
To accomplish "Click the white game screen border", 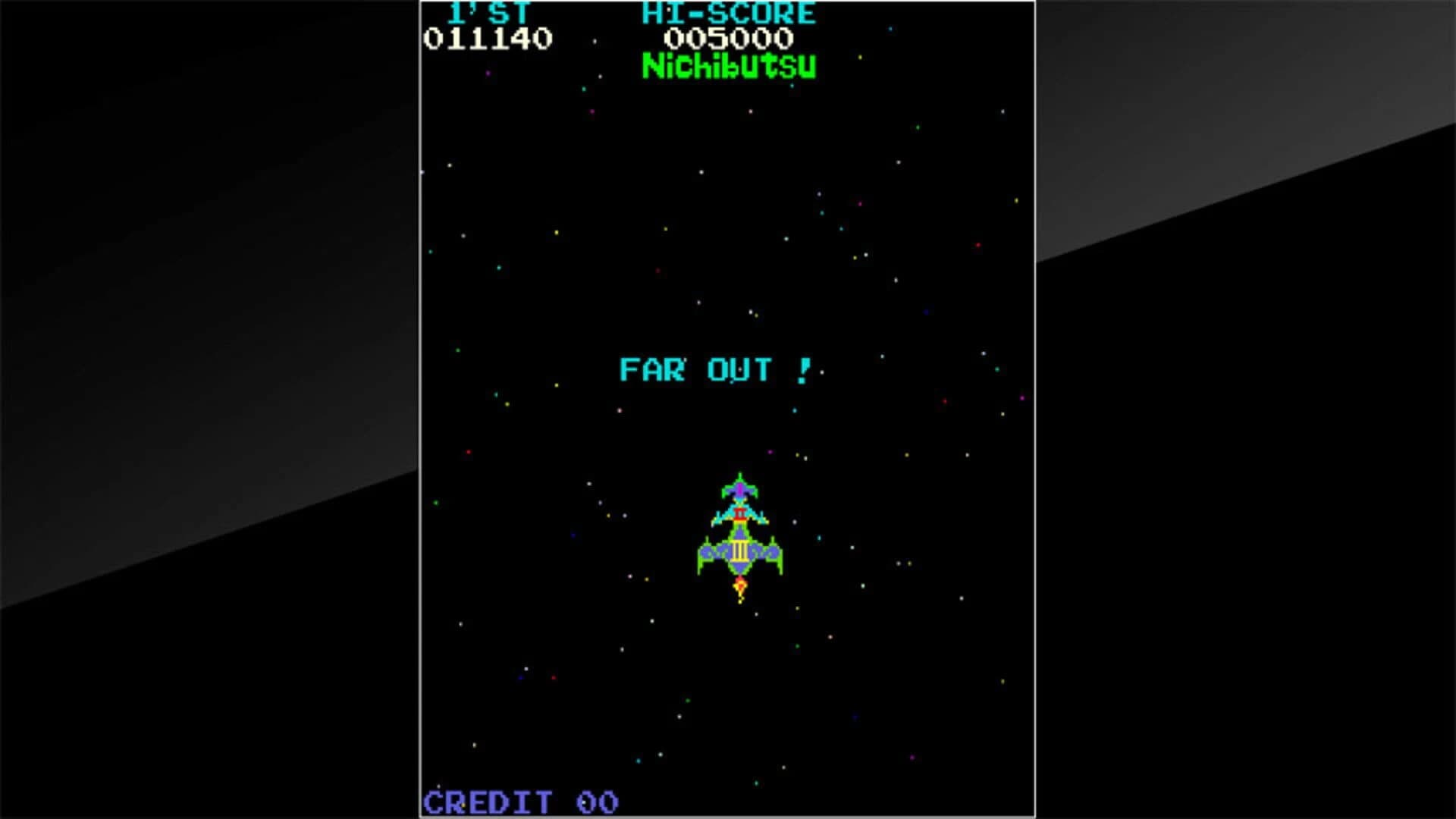I will tap(419, 409).
